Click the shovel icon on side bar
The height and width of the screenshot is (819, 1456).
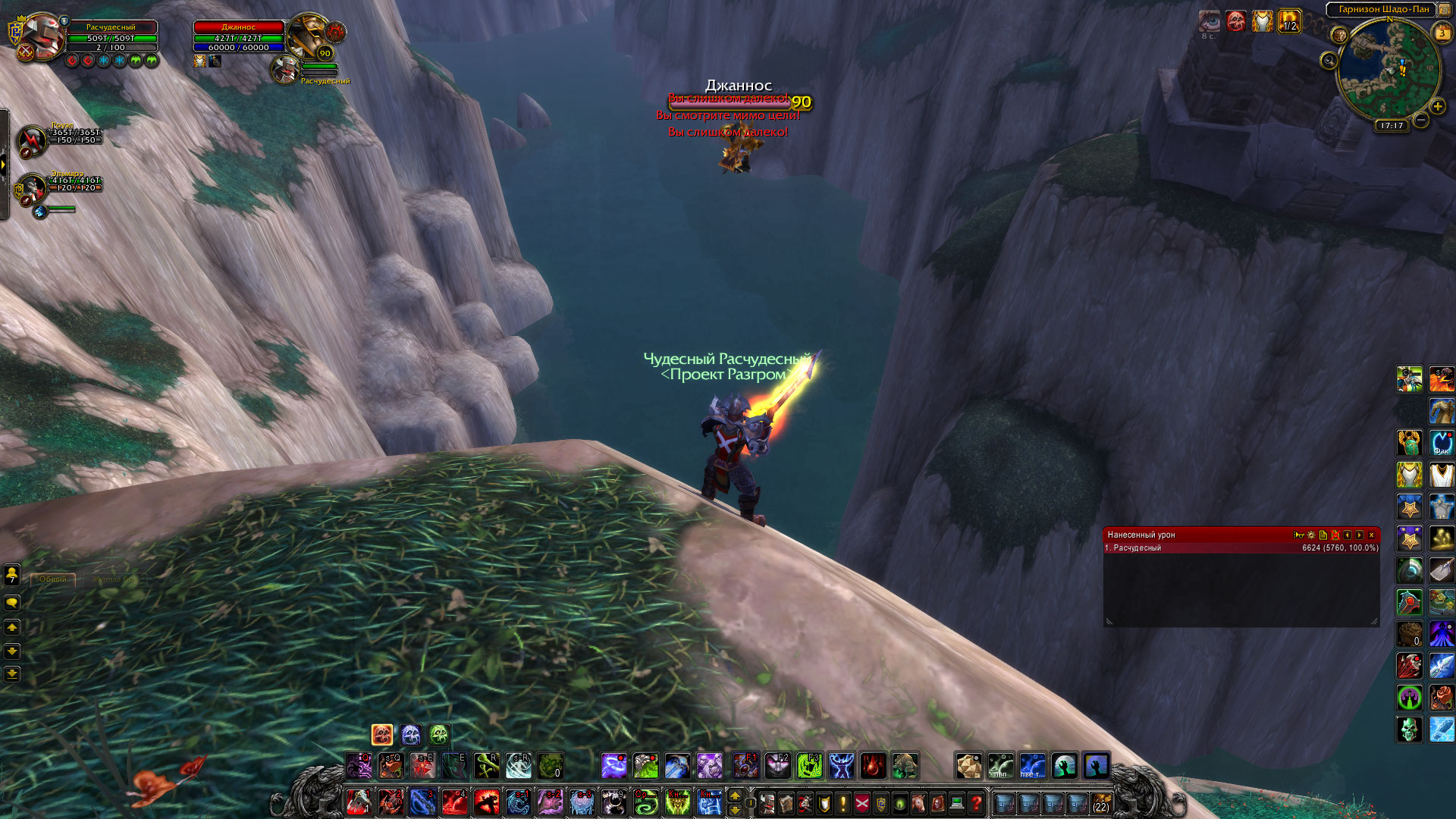tap(1442, 570)
